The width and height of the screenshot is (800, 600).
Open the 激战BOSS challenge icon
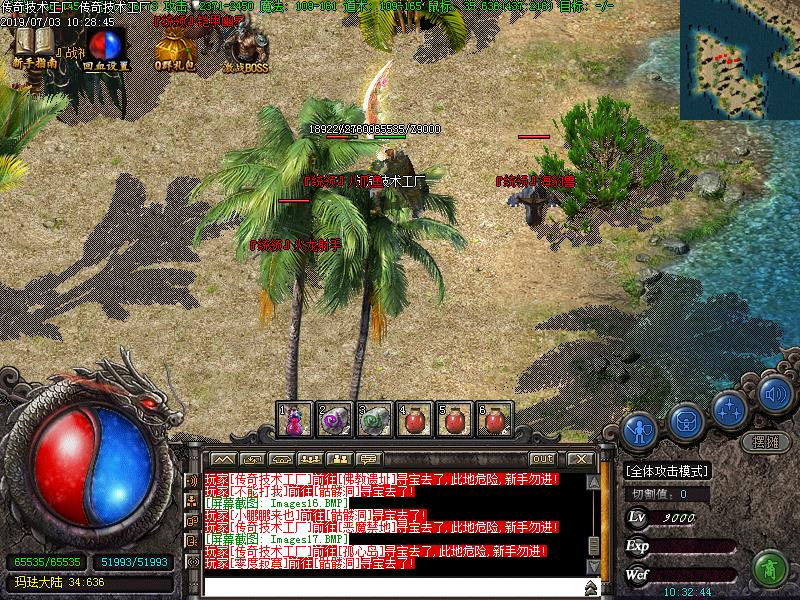(245, 46)
